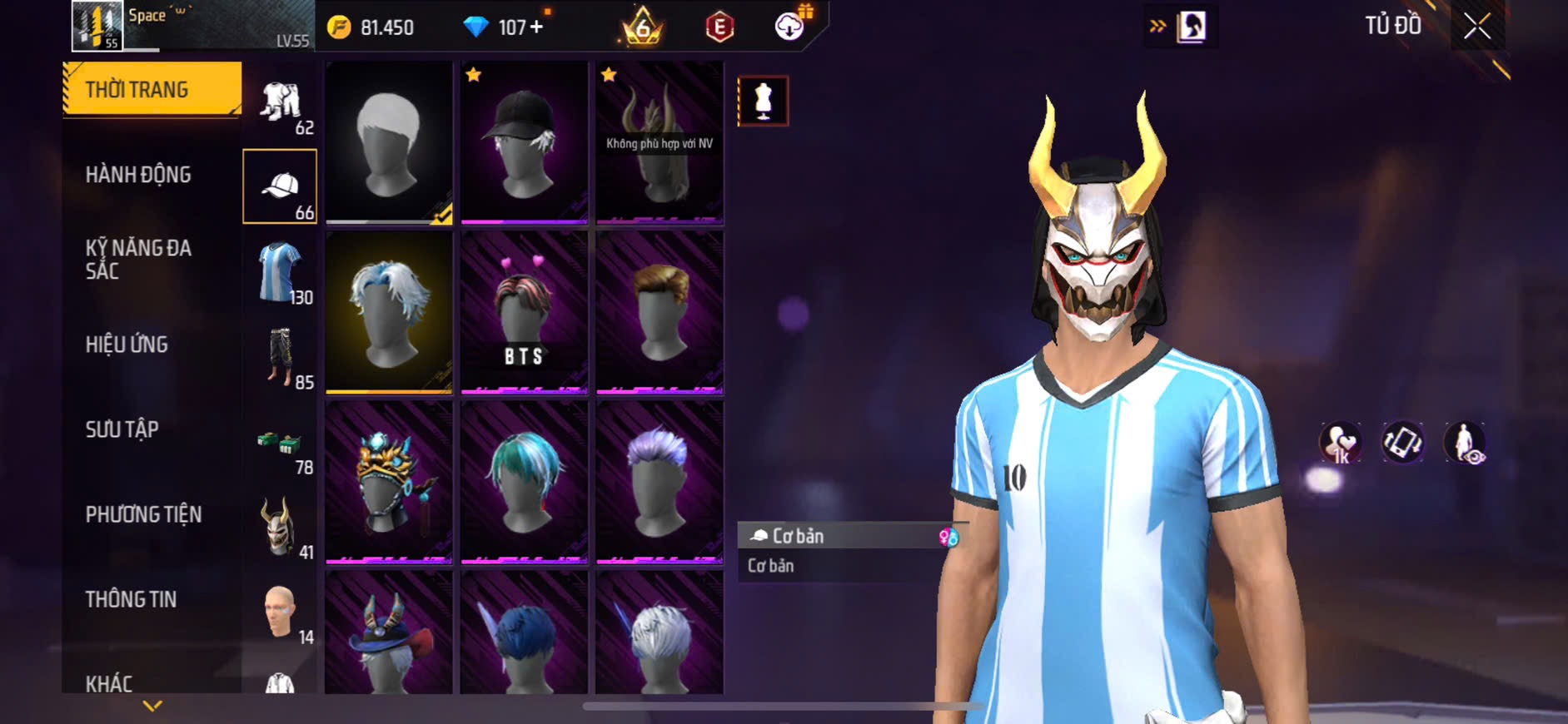The image size is (1568, 724).
Task: Open the KỸ NĂNG ĐA SẮC tab
Action: click(x=138, y=260)
